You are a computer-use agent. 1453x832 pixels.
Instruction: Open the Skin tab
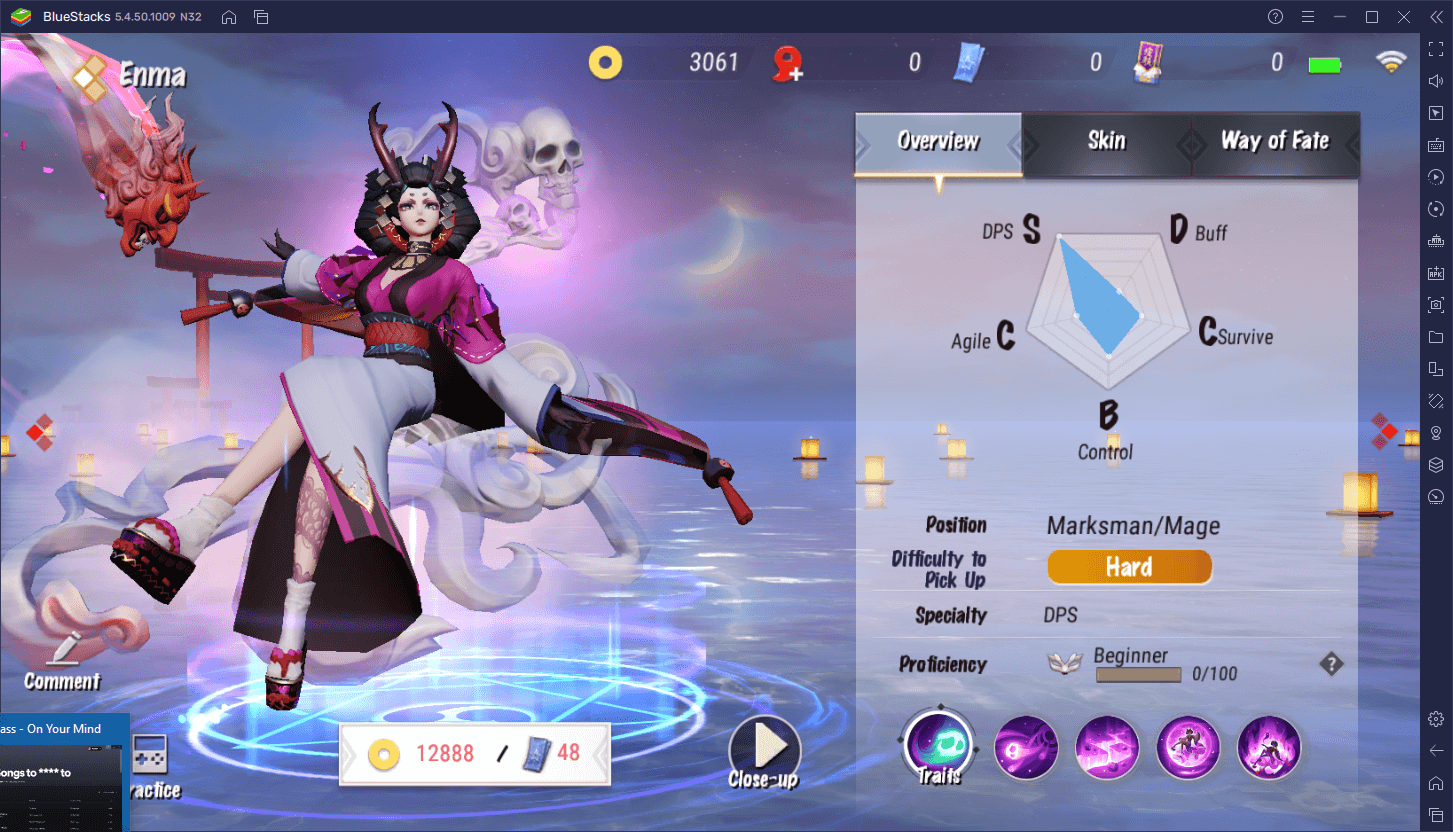(x=1106, y=142)
